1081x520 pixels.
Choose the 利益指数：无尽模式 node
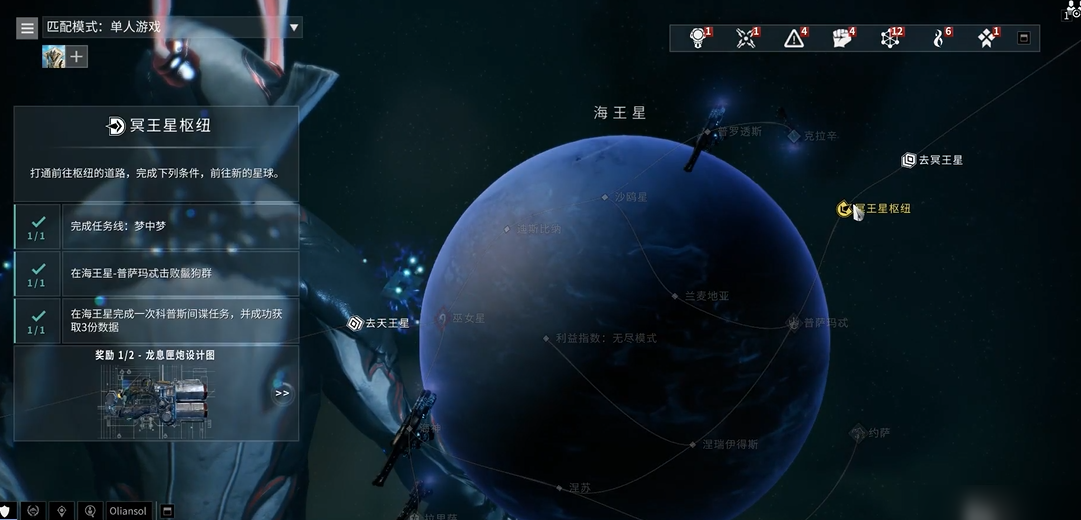[547, 338]
